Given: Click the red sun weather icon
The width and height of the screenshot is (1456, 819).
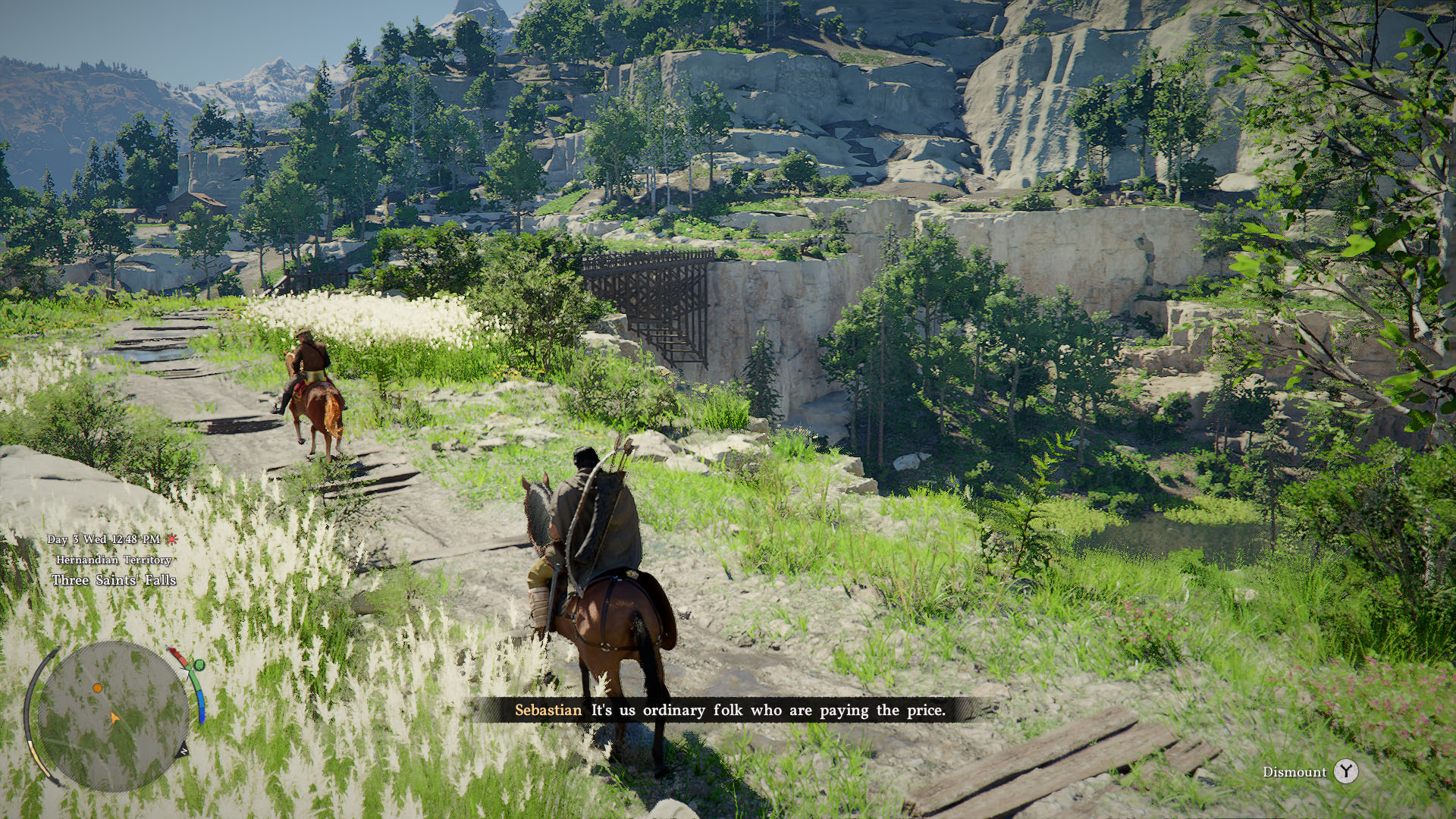Looking at the screenshot, I should (x=172, y=539).
